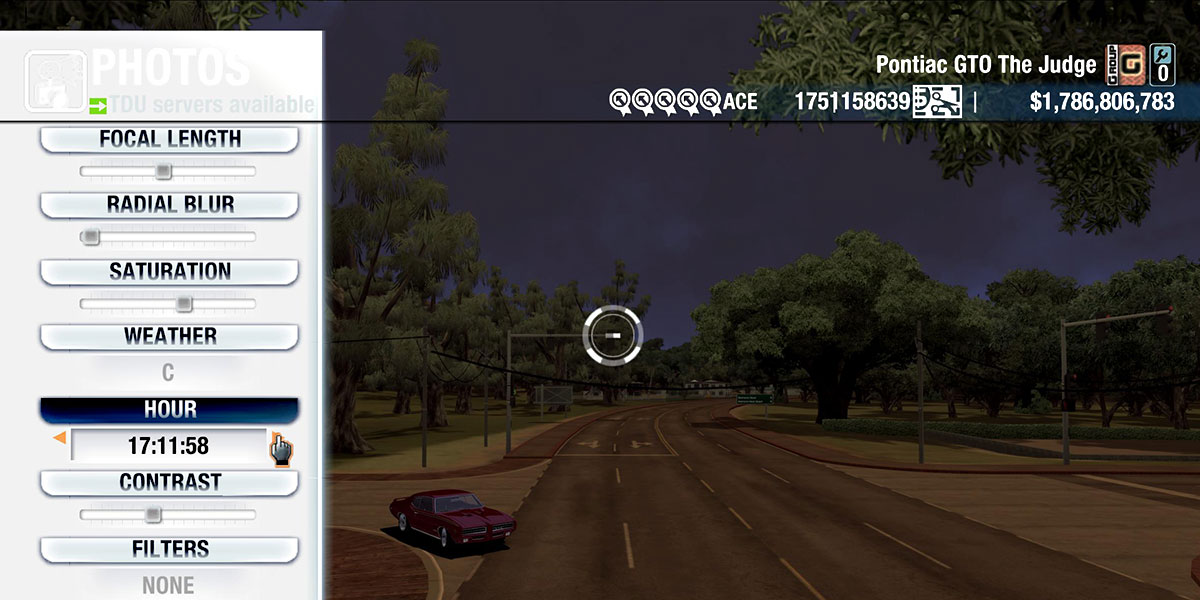
Task: Adjust the Focal Length slider handle
Action: [x=163, y=172]
